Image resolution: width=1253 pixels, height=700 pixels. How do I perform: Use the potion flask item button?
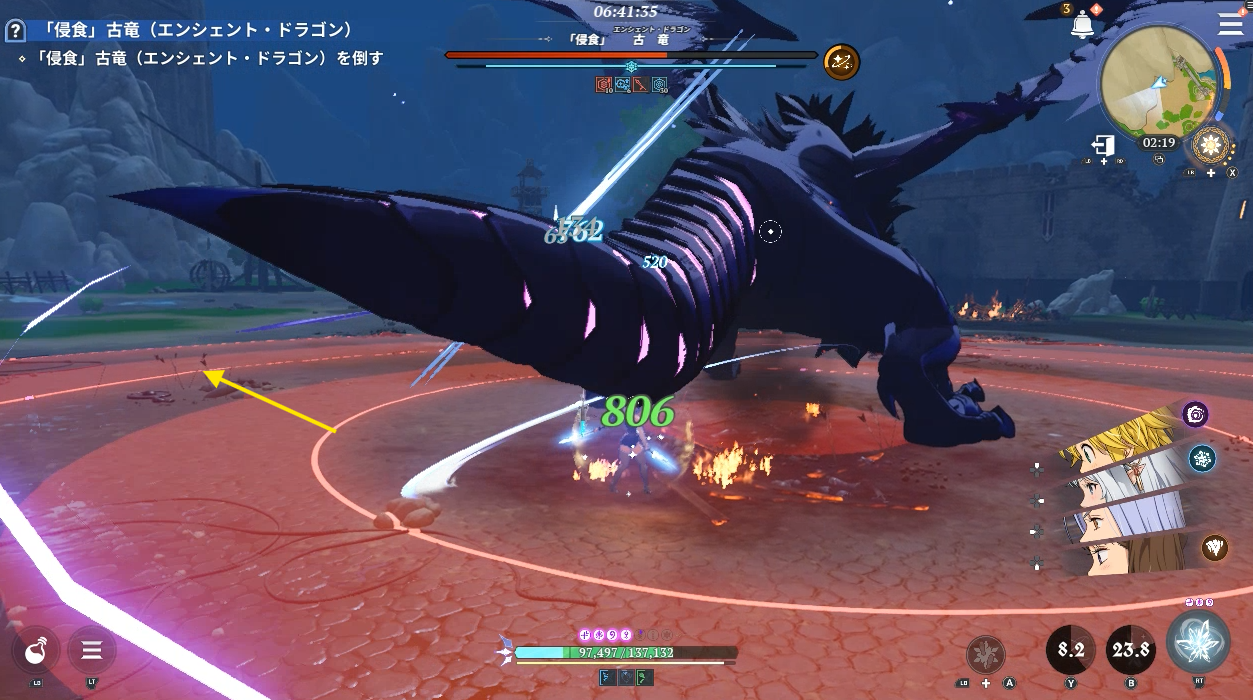pyautogui.click(x=35, y=651)
